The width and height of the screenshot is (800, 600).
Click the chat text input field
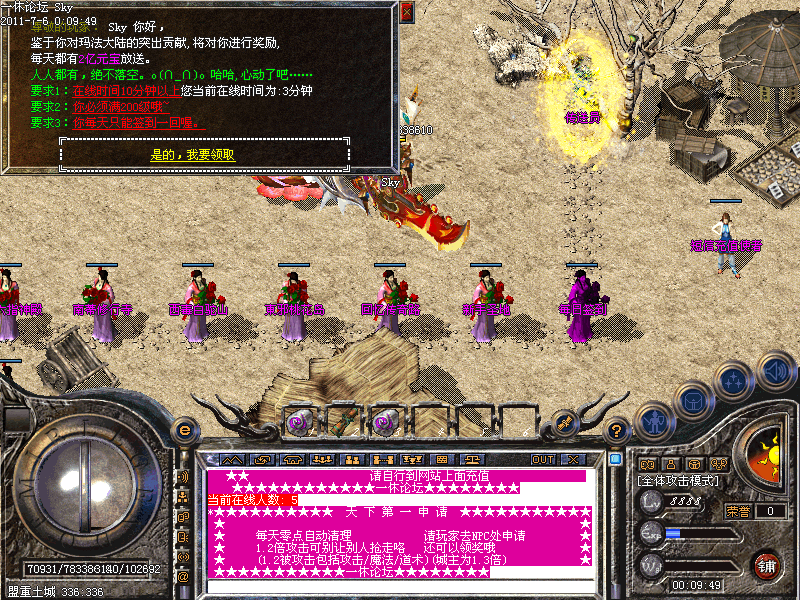pos(400,586)
